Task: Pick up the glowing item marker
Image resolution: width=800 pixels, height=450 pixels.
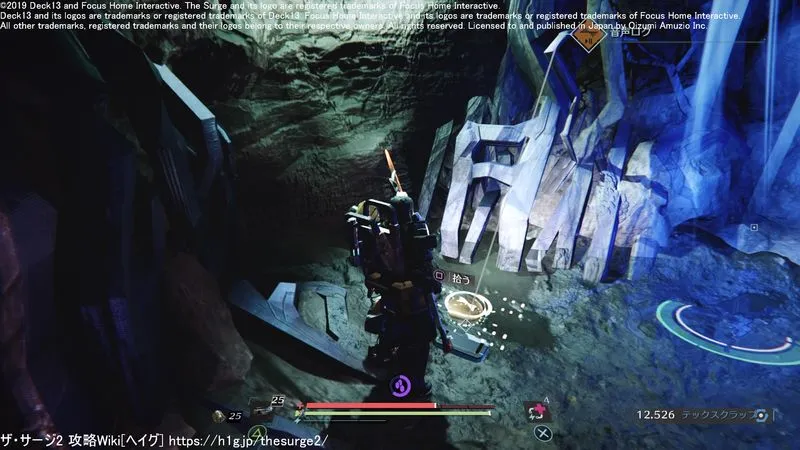Action: [x=463, y=306]
